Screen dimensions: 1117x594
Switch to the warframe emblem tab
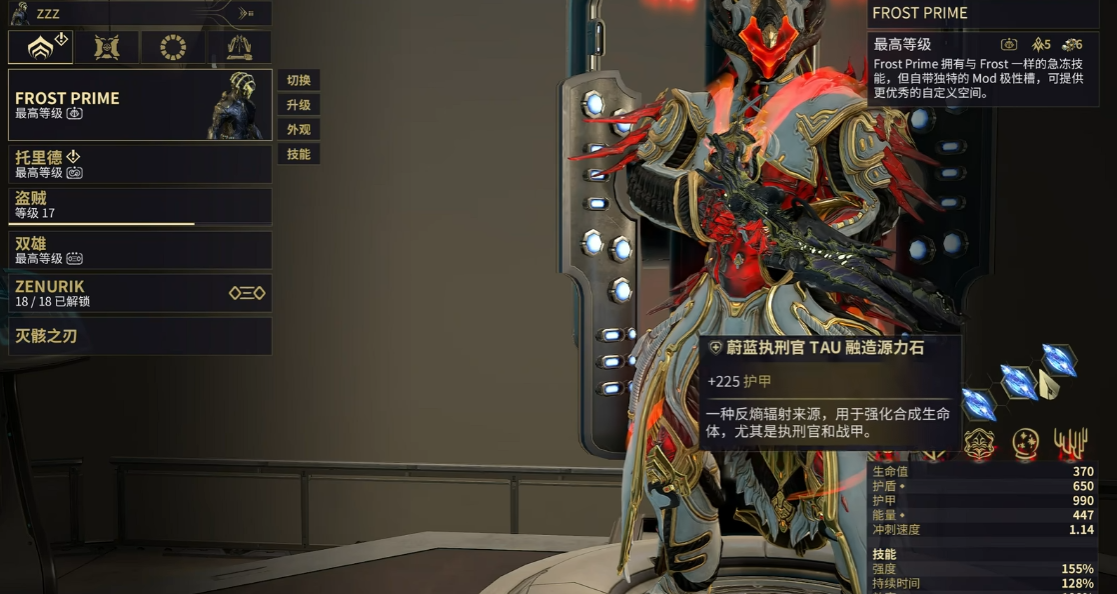[x=41, y=47]
